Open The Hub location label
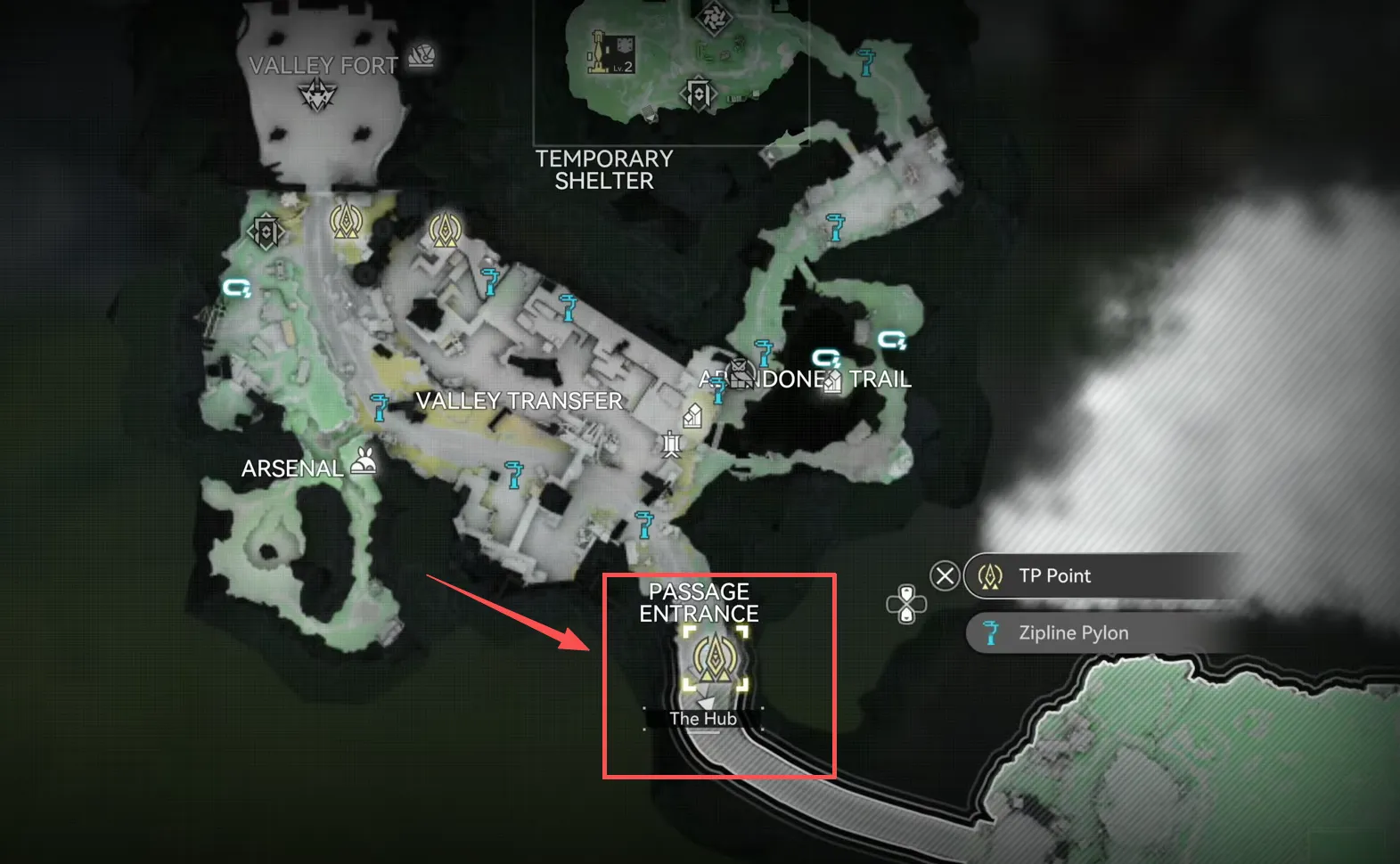Screen dimensions: 1400x864 [x=703, y=719]
